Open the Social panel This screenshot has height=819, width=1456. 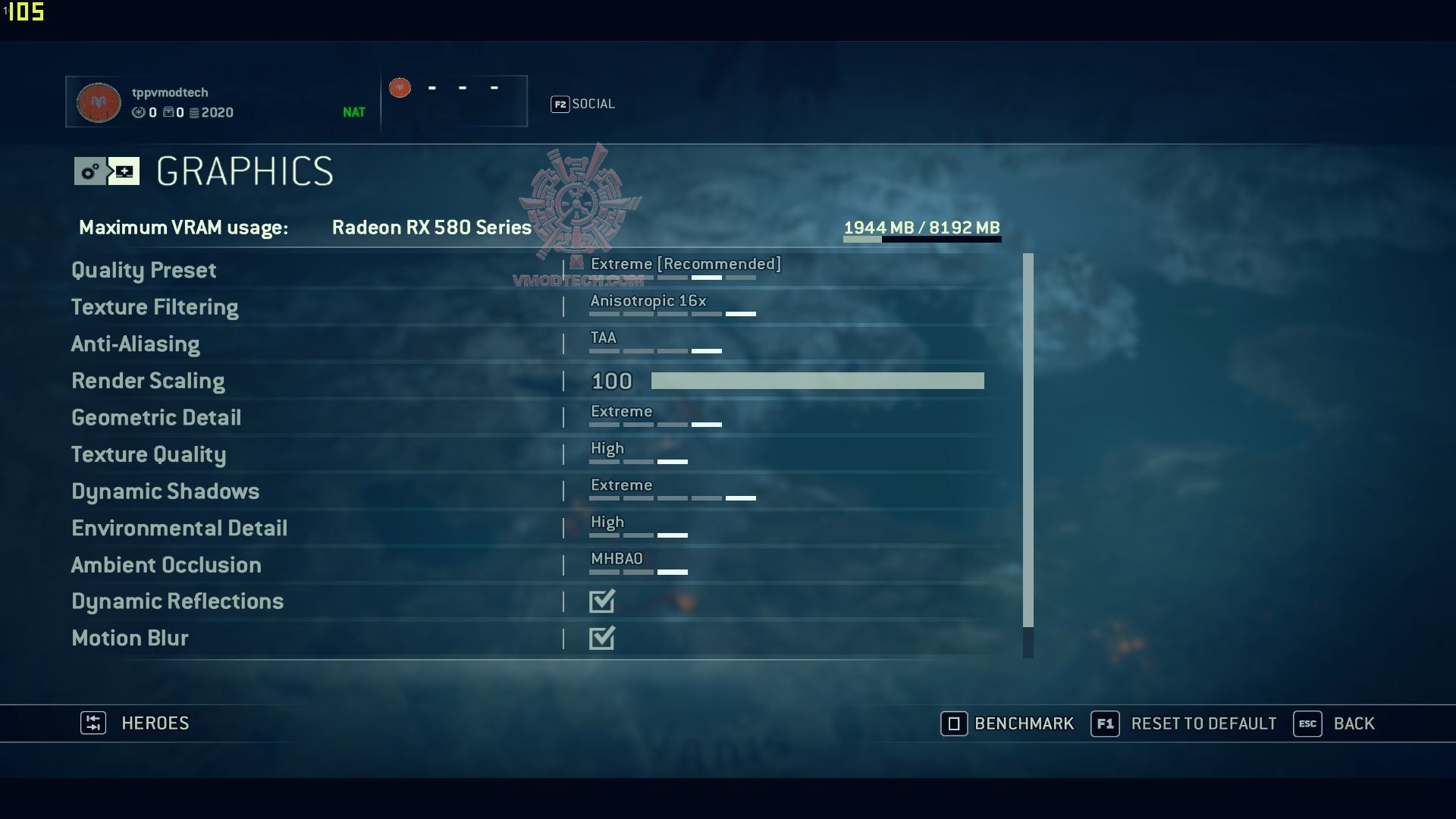[x=582, y=104]
